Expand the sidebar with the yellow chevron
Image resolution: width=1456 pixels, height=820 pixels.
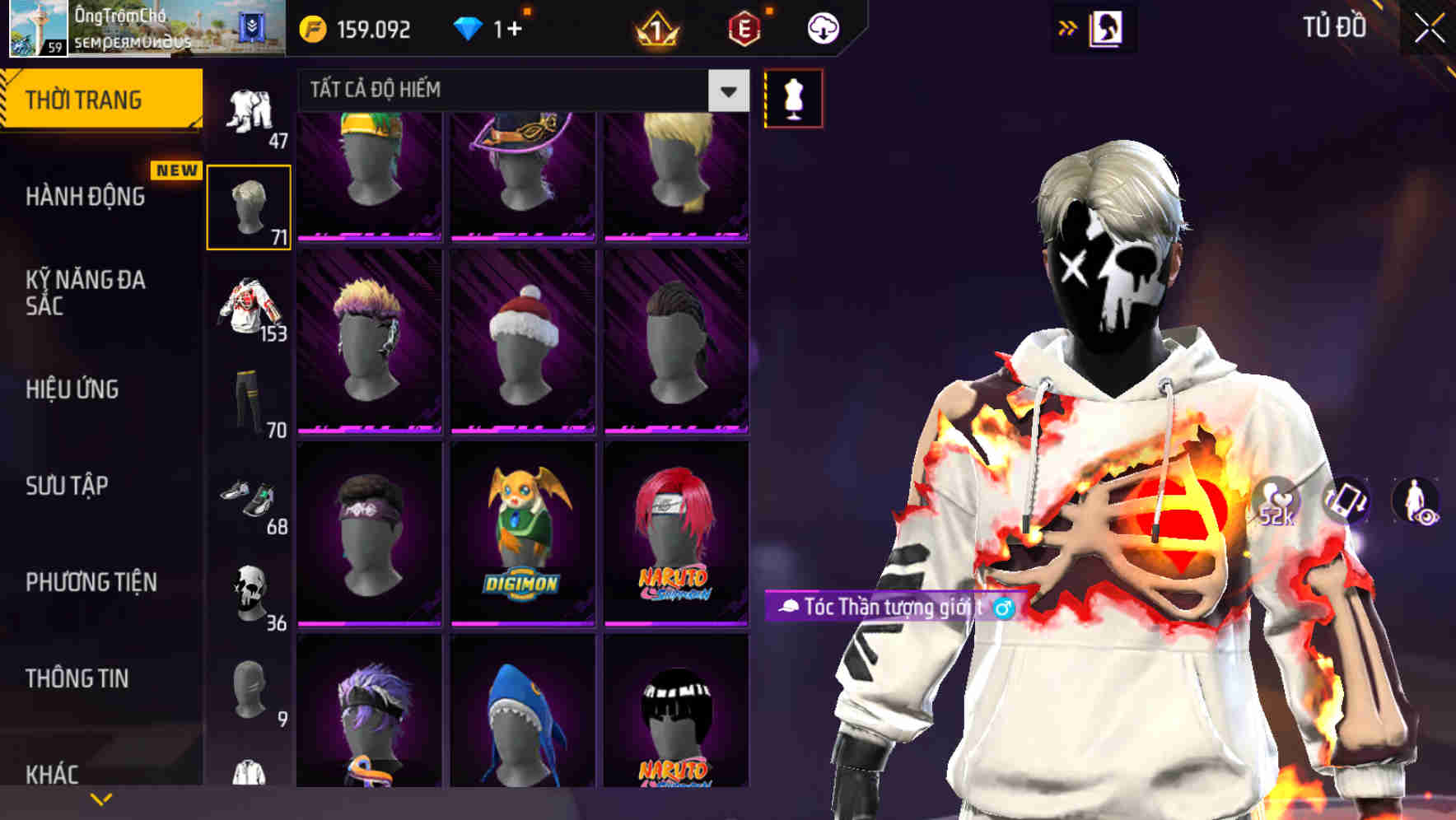tap(99, 797)
